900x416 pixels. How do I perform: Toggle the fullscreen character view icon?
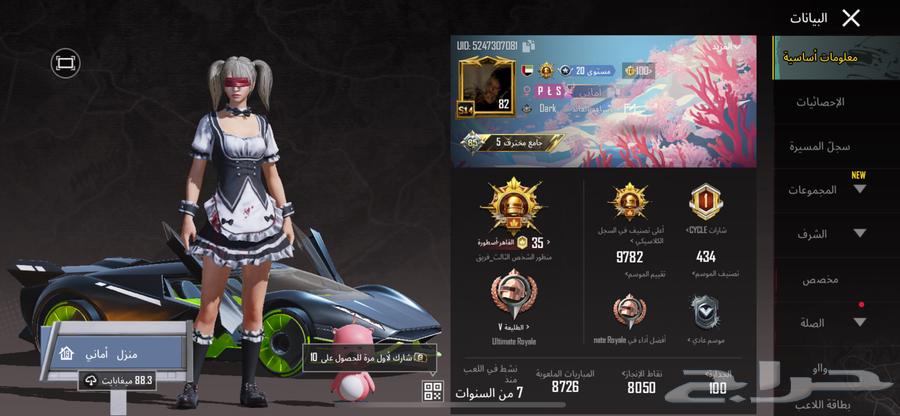(66, 63)
